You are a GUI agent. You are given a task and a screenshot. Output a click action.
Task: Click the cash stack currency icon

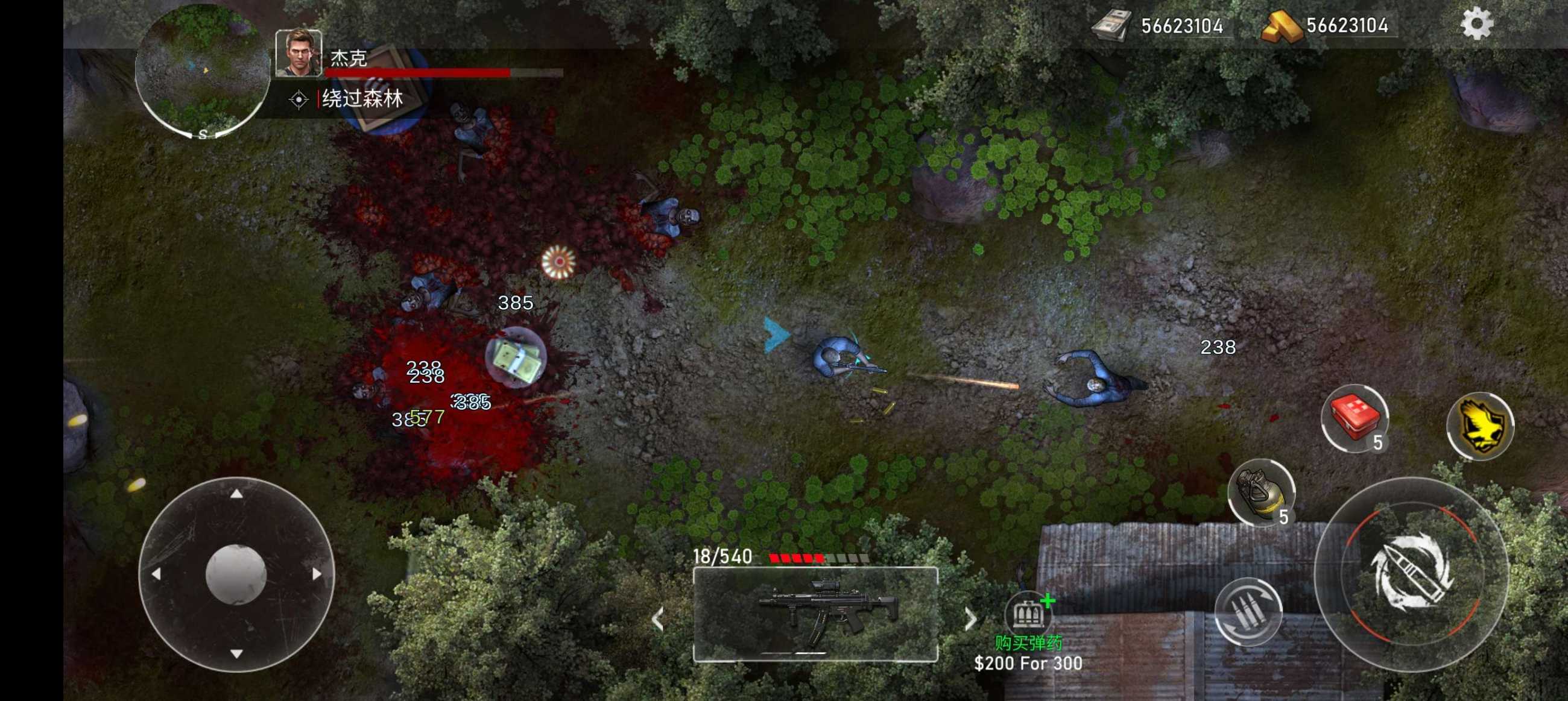pos(1111,27)
